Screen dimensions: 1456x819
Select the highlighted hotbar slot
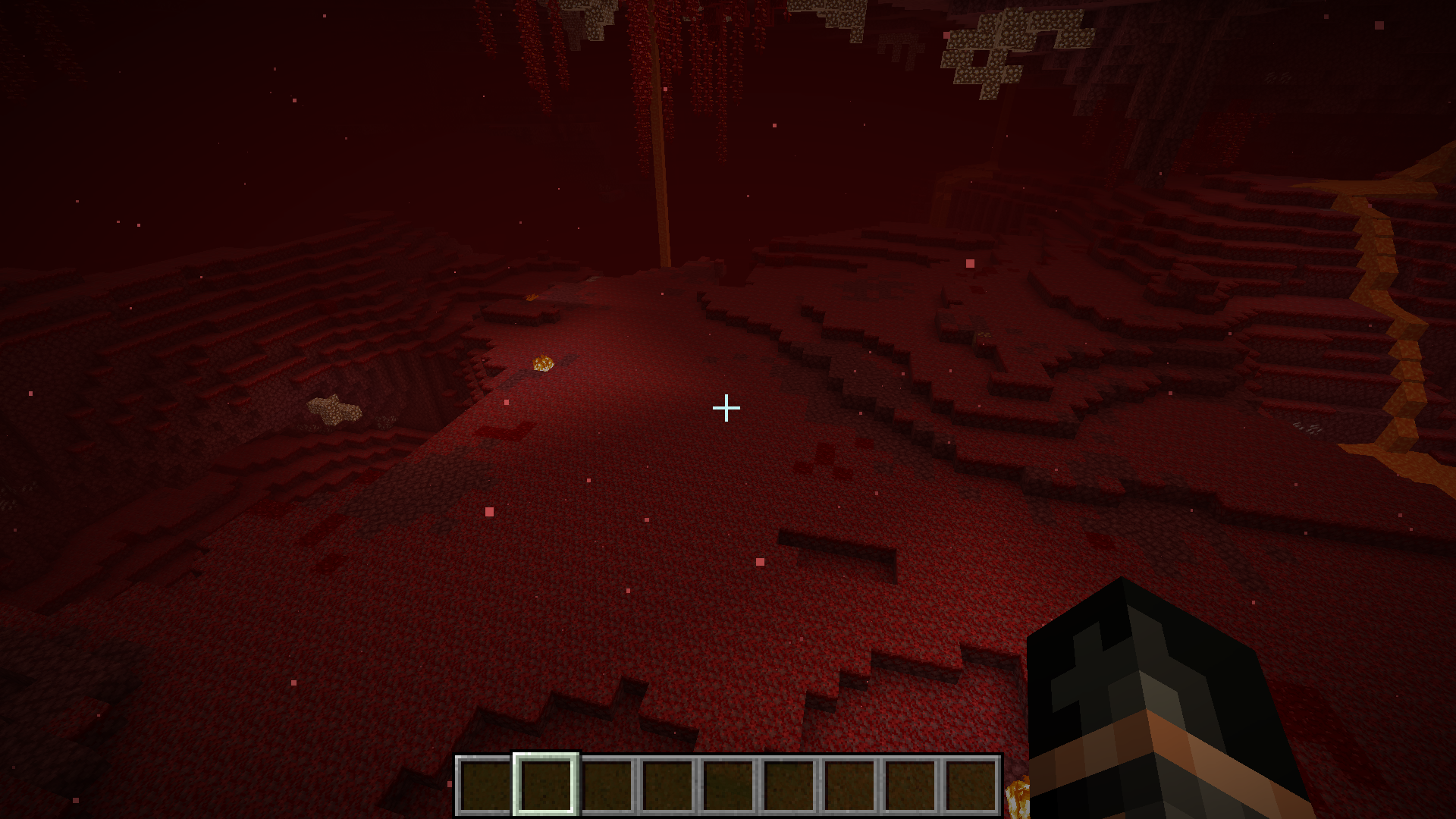[546, 785]
